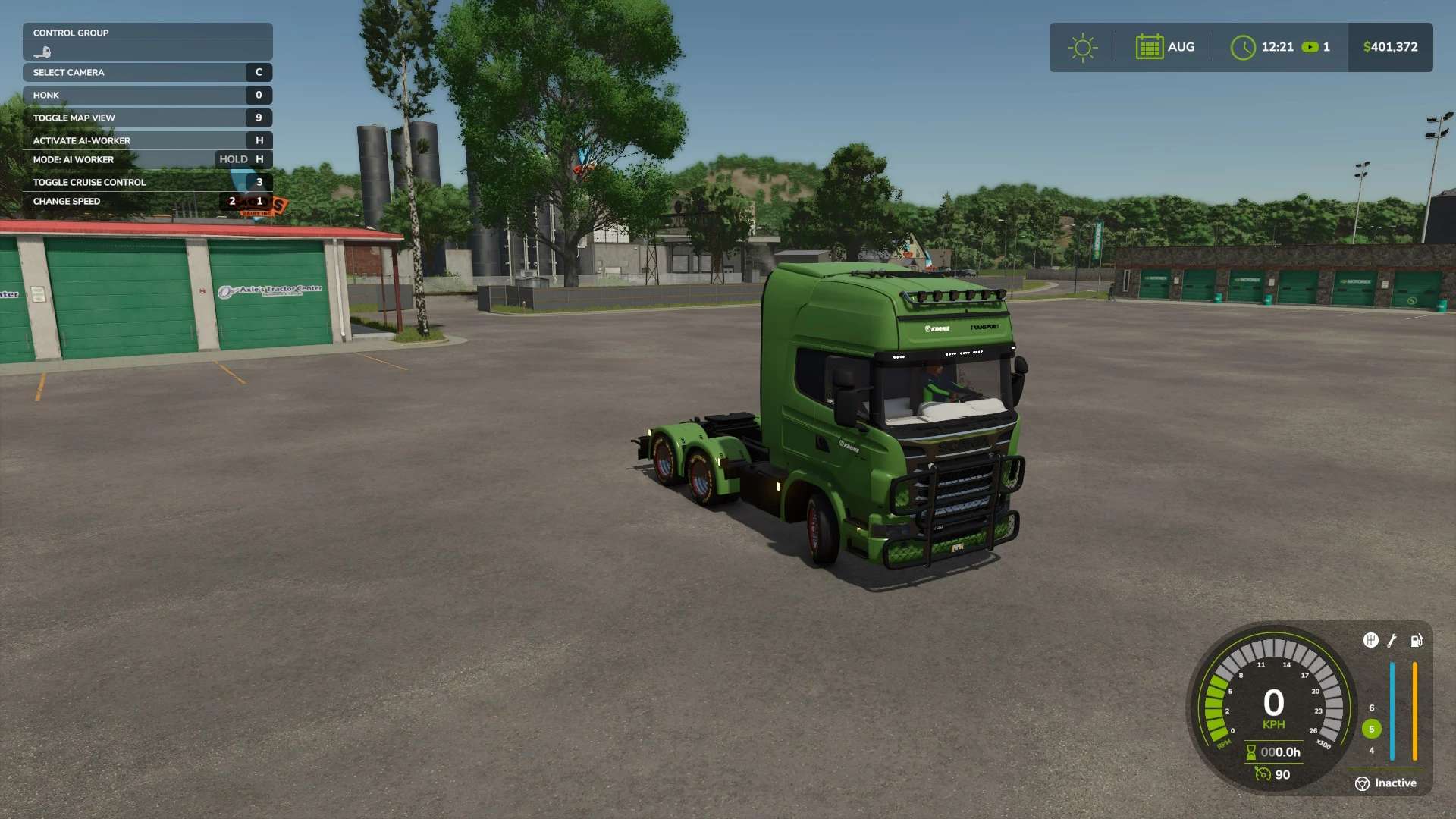
Task: Select the green gear 5 indicator
Action: click(x=1371, y=728)
